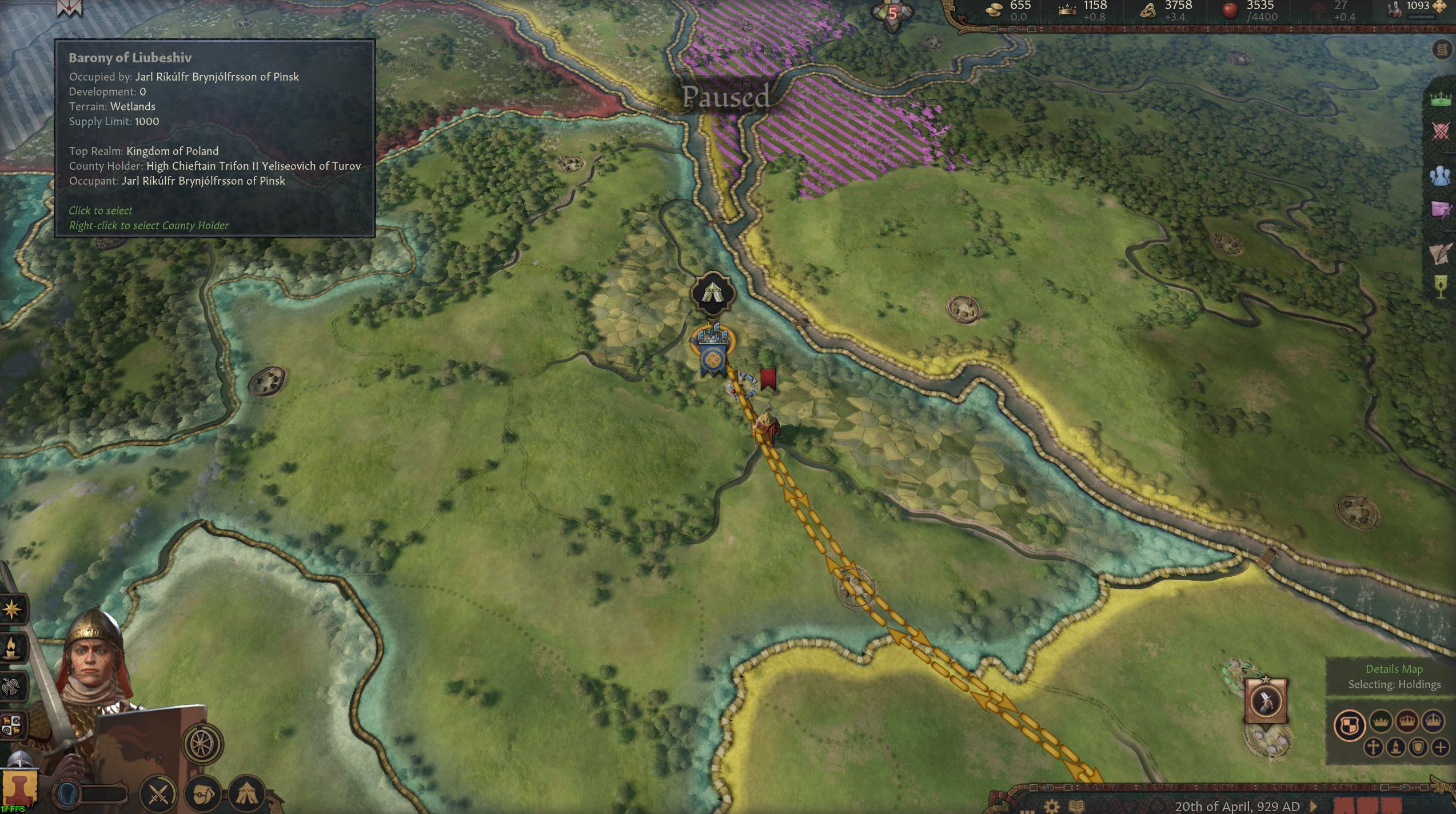Open the Intrigue panel (letter and dagger icon)
This screenshot has height=814, width=1456.
[x=1441, y=209]
